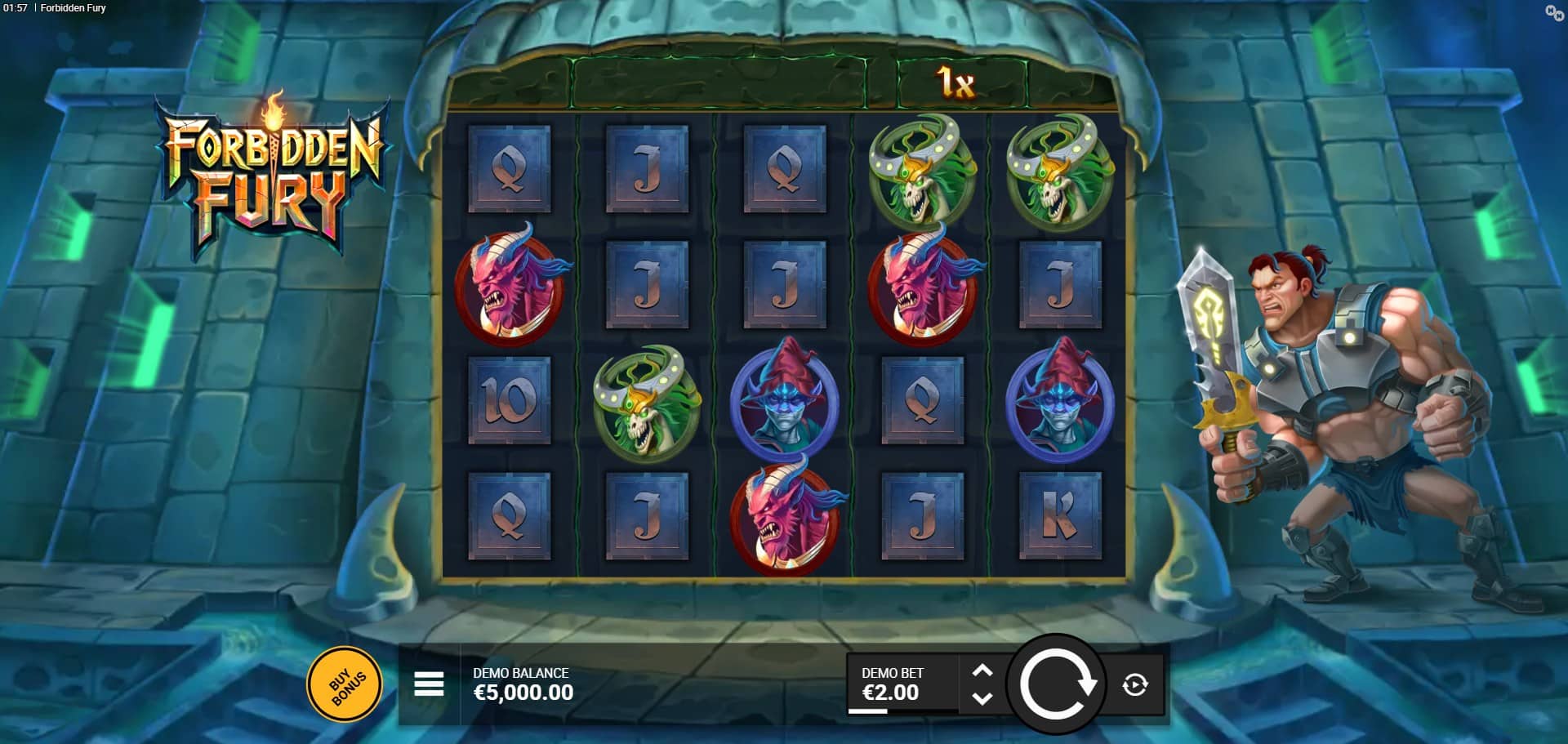
Task: Decrease the demo bet amount
Action: pos(982,699)
